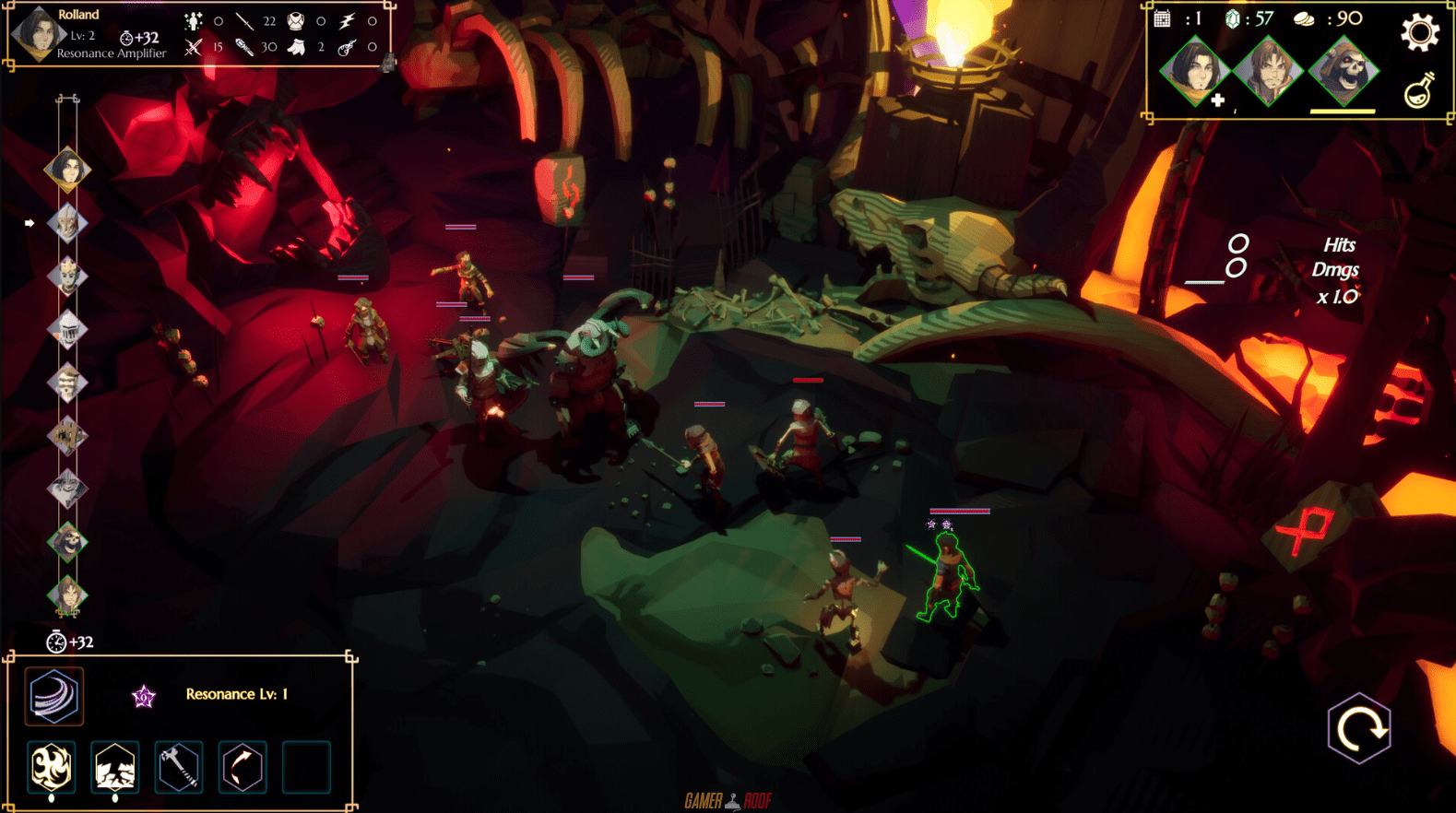Select the hooded skeleton party member portrait
The image size is (1456, 813).
coord(1345,71)
